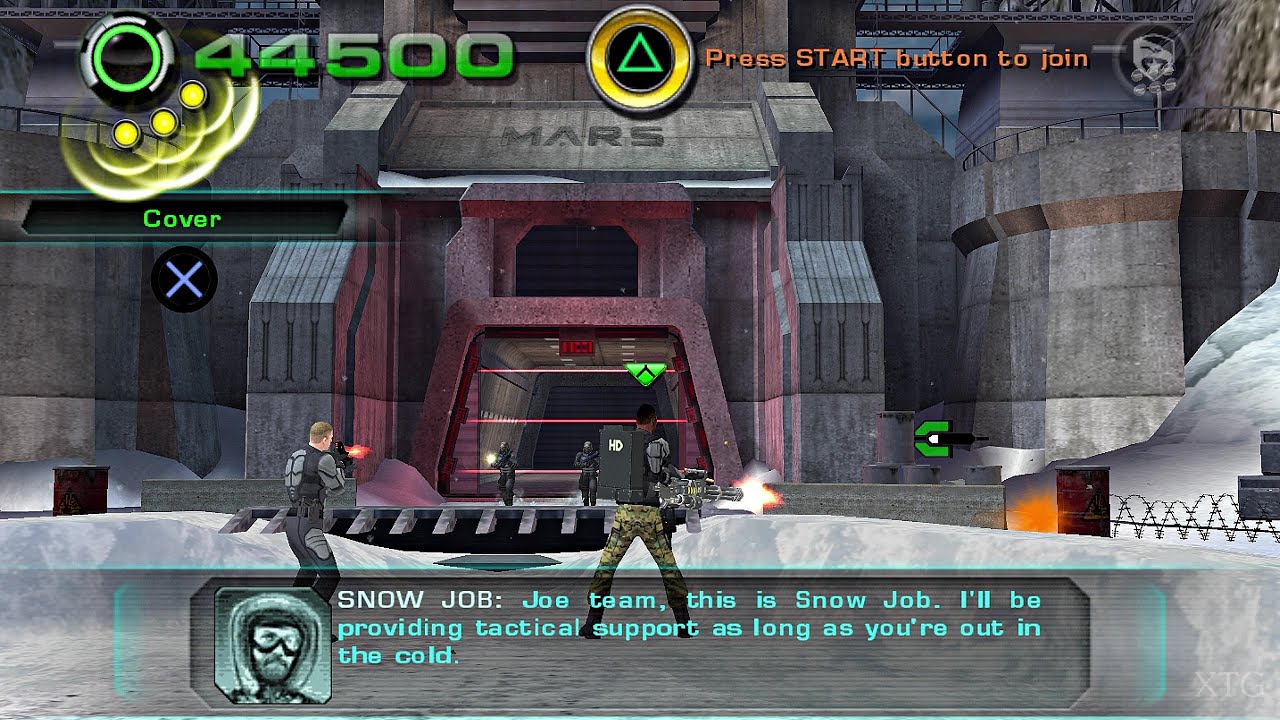Click the green objective arrow above the doorway
The height and width of the screenshot is (720, 1280).
[x=646, y=372]
